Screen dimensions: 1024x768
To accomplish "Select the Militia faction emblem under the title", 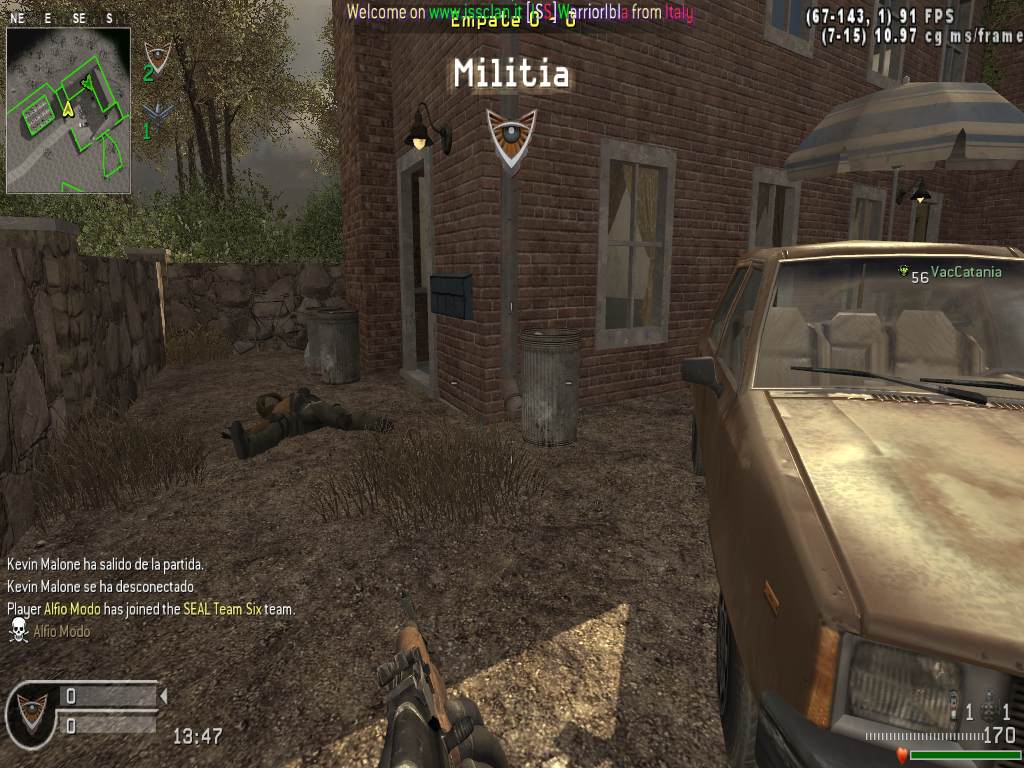I will (x=511, y=134).
